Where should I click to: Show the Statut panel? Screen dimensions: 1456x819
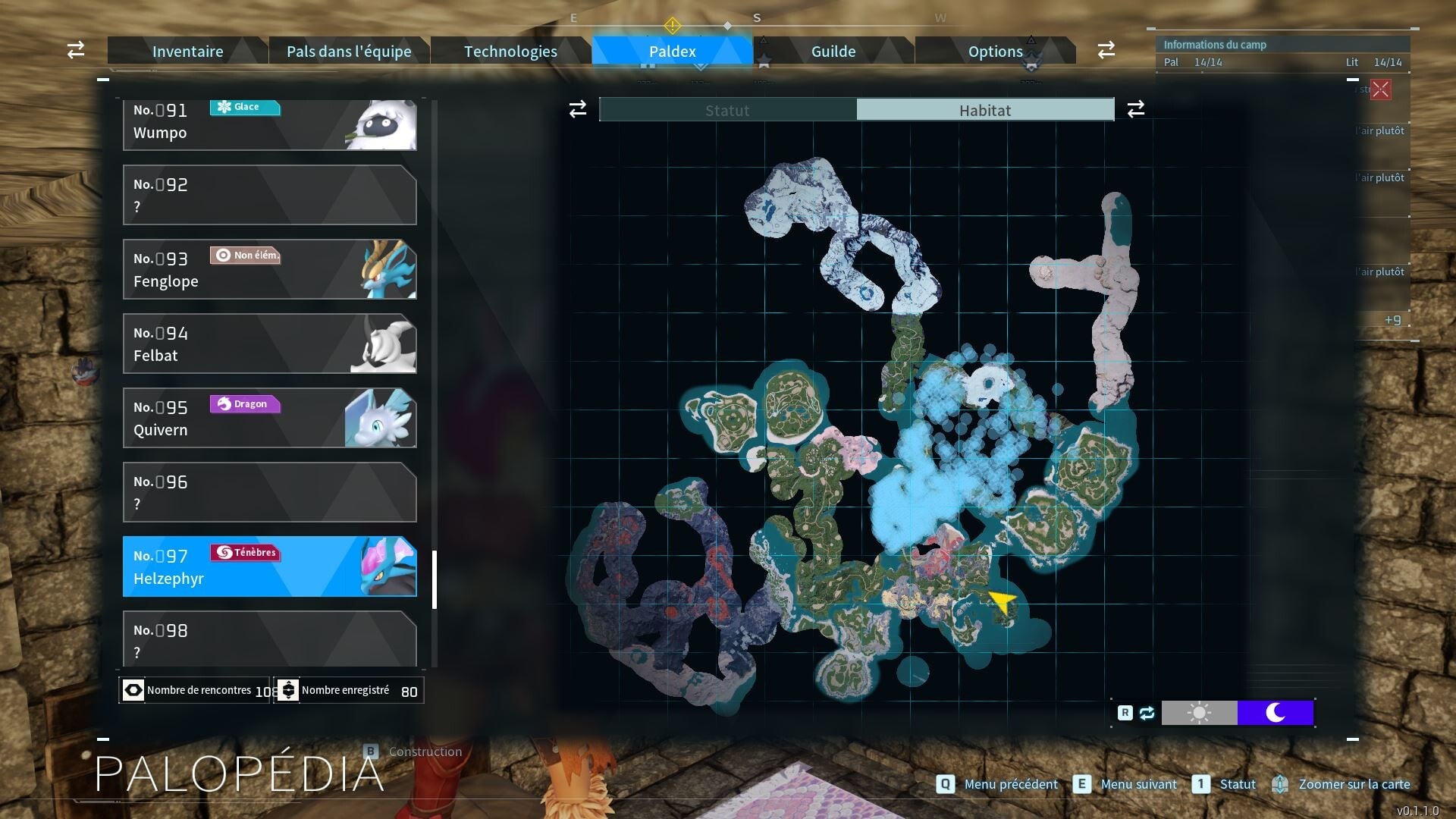pyautogui.click(x=727, y=110)
